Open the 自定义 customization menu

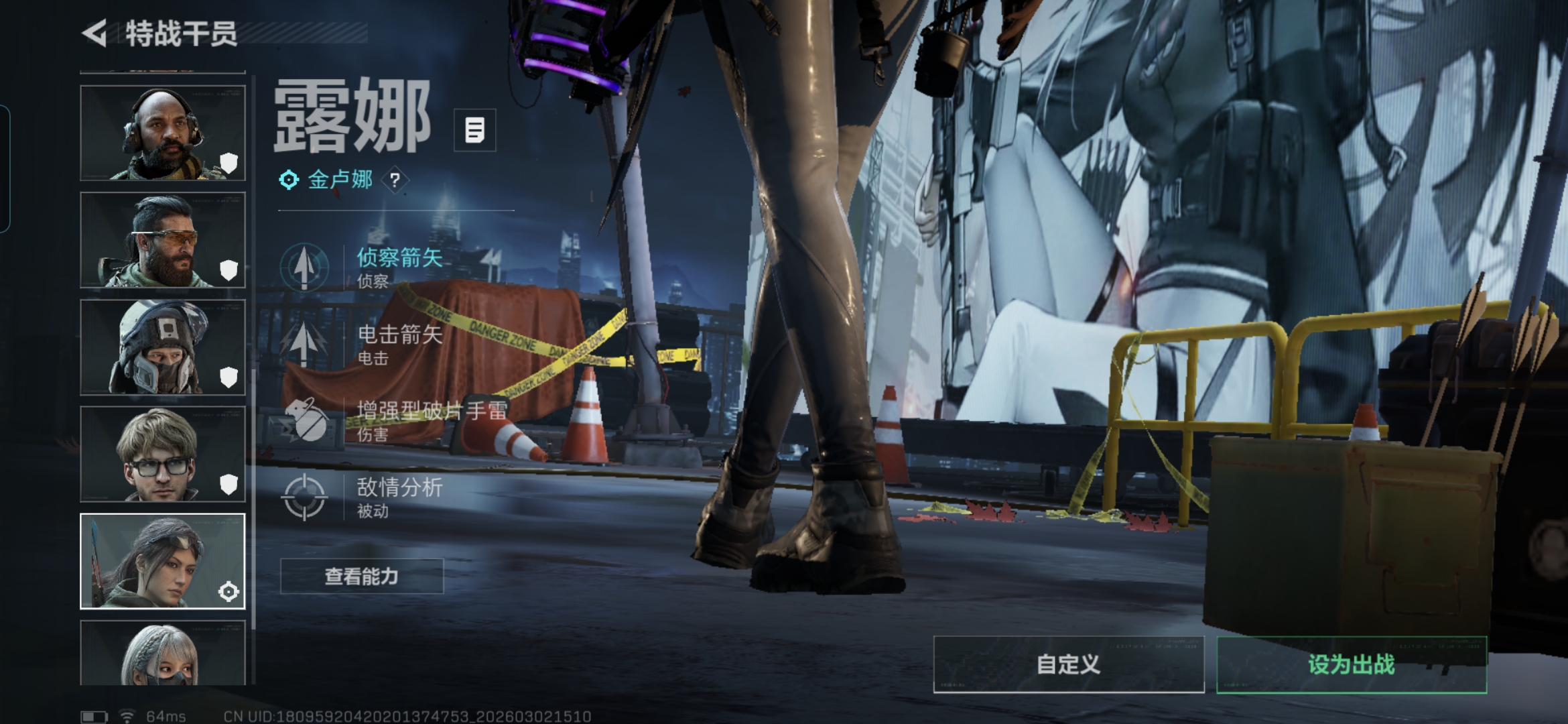[x=1068, y=664]
